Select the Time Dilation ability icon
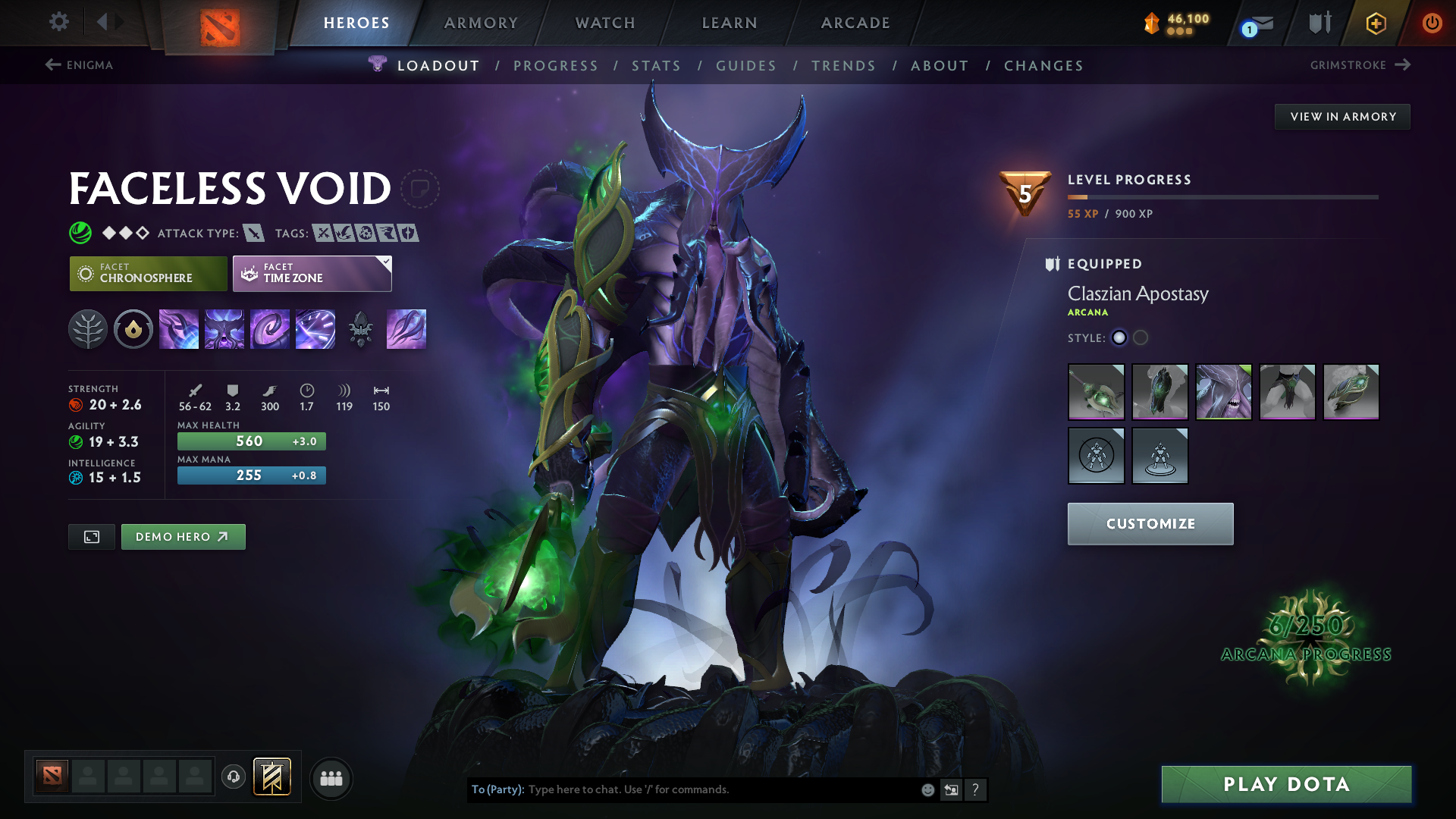The image size is (1456, 819). pyautogui.click(x=224, y=329)
